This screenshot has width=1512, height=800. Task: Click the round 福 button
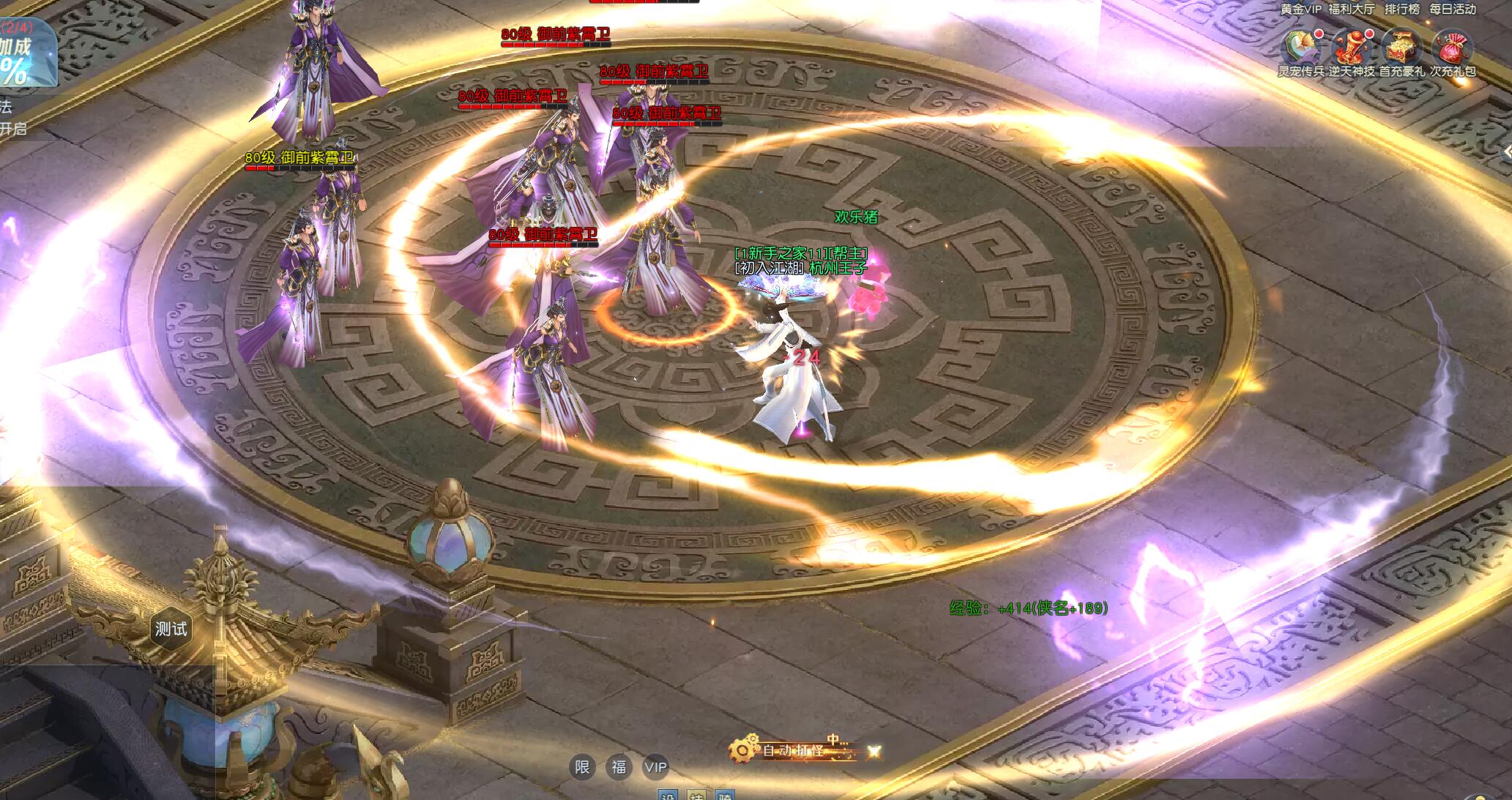pyautogui.click(x=619, y=767)
